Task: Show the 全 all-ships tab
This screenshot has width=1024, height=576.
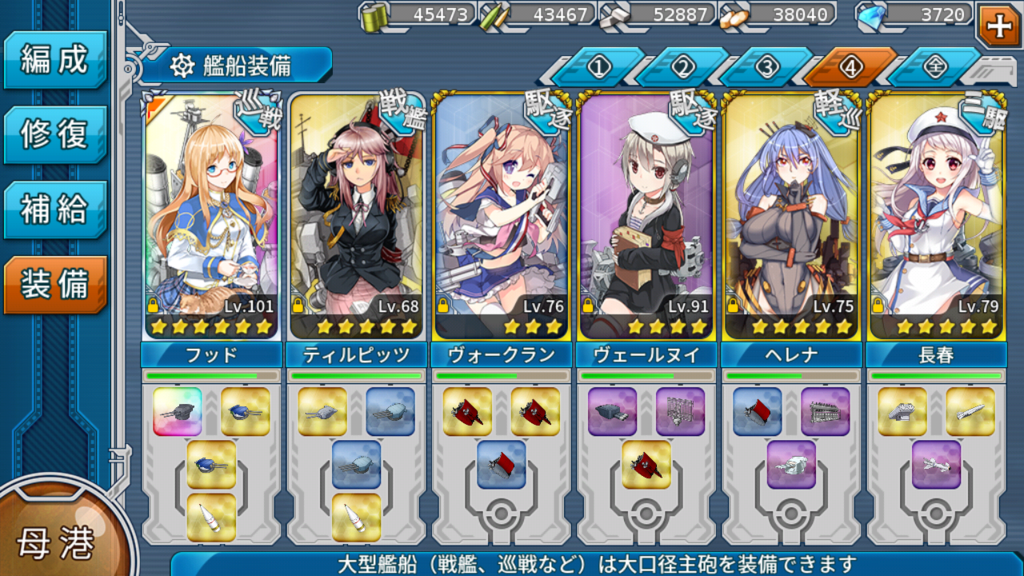Action: (x=934, y=68)
